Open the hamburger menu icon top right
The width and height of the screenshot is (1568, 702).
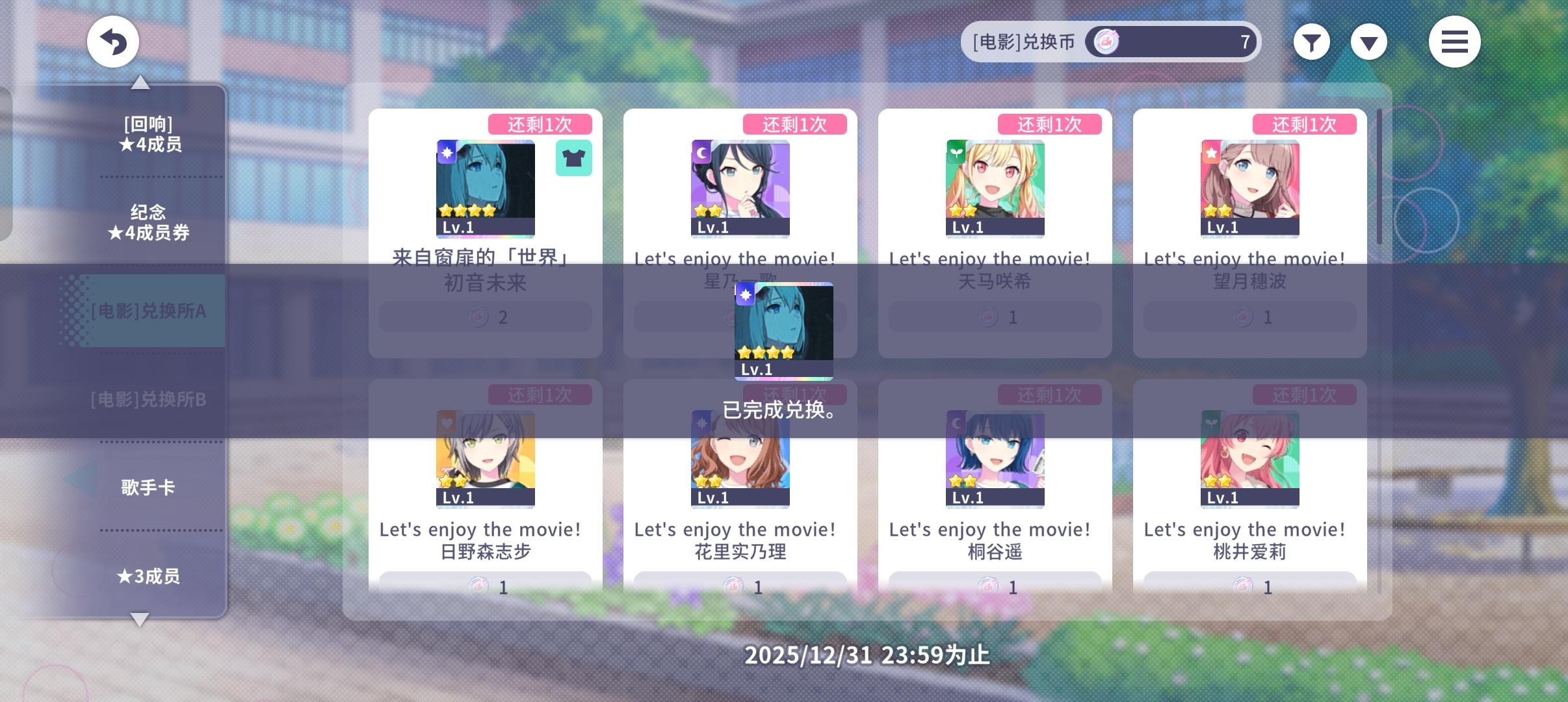click(1455, 41)
